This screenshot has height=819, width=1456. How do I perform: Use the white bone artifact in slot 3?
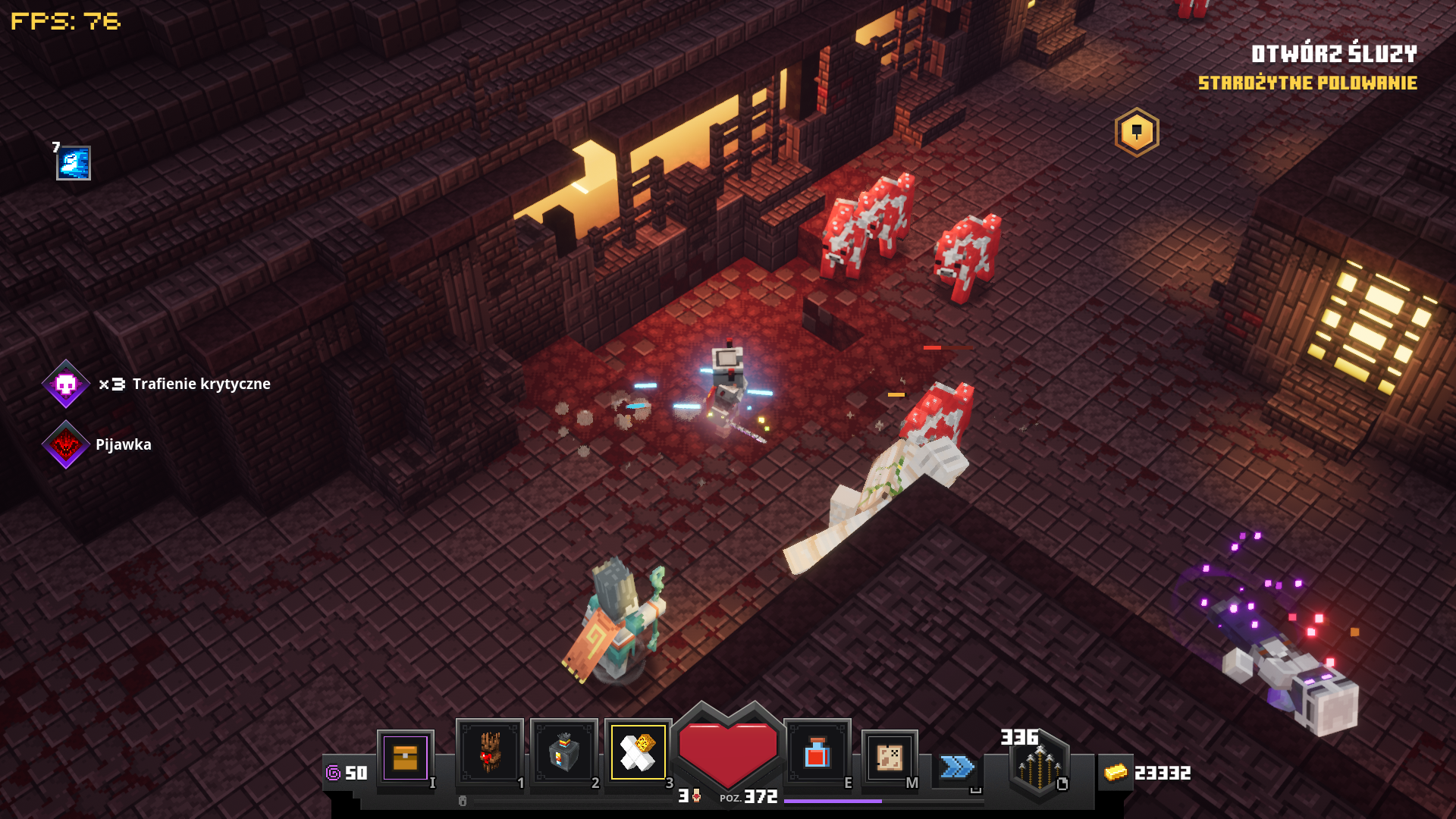point(638,752)
